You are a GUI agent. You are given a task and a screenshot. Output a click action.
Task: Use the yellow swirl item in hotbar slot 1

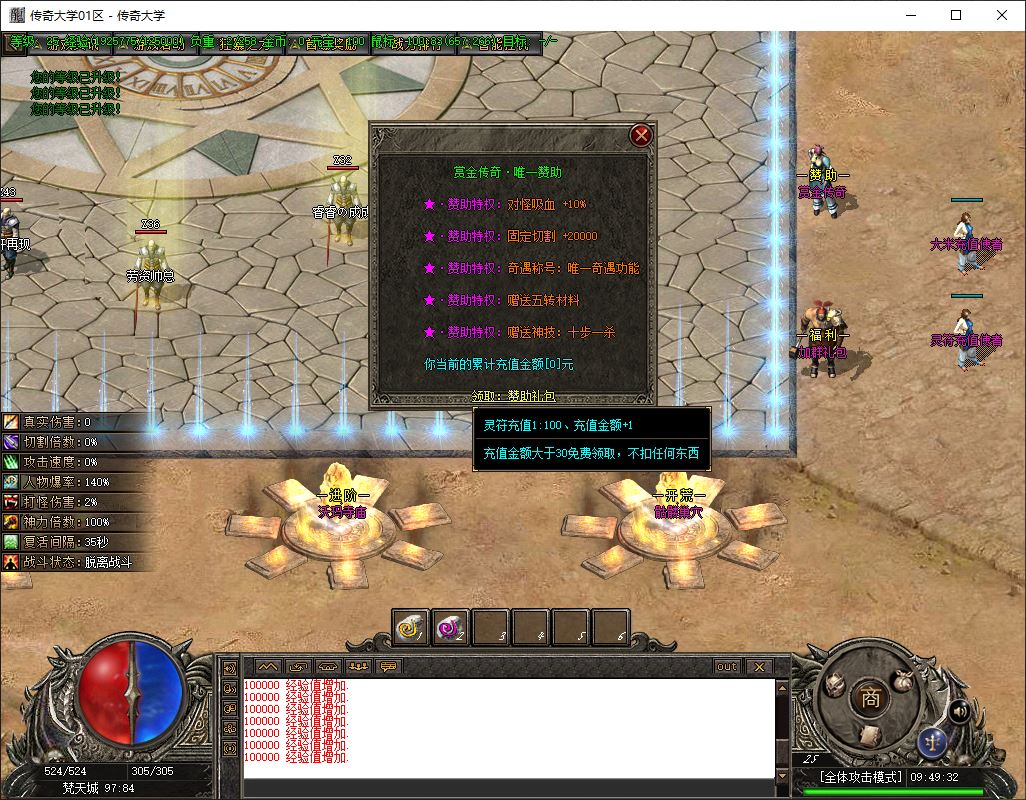[411, 627]
